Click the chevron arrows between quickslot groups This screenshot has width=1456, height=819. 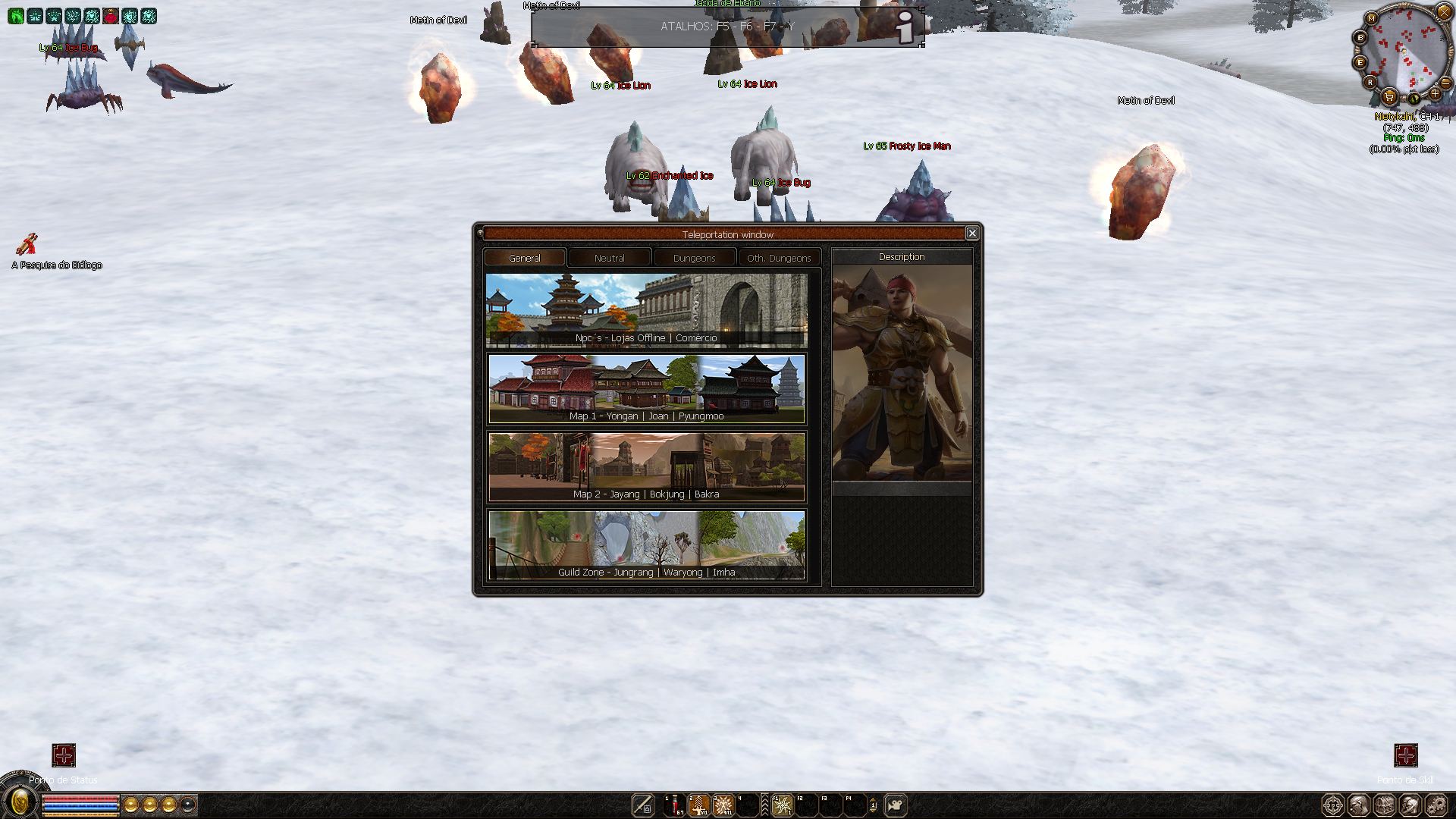[765, 805]
